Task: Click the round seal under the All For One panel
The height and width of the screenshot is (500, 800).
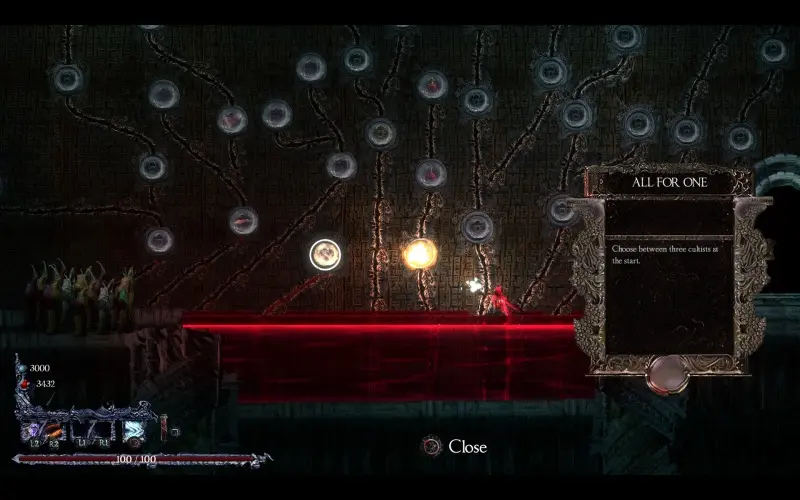Action: click(665, 374)
